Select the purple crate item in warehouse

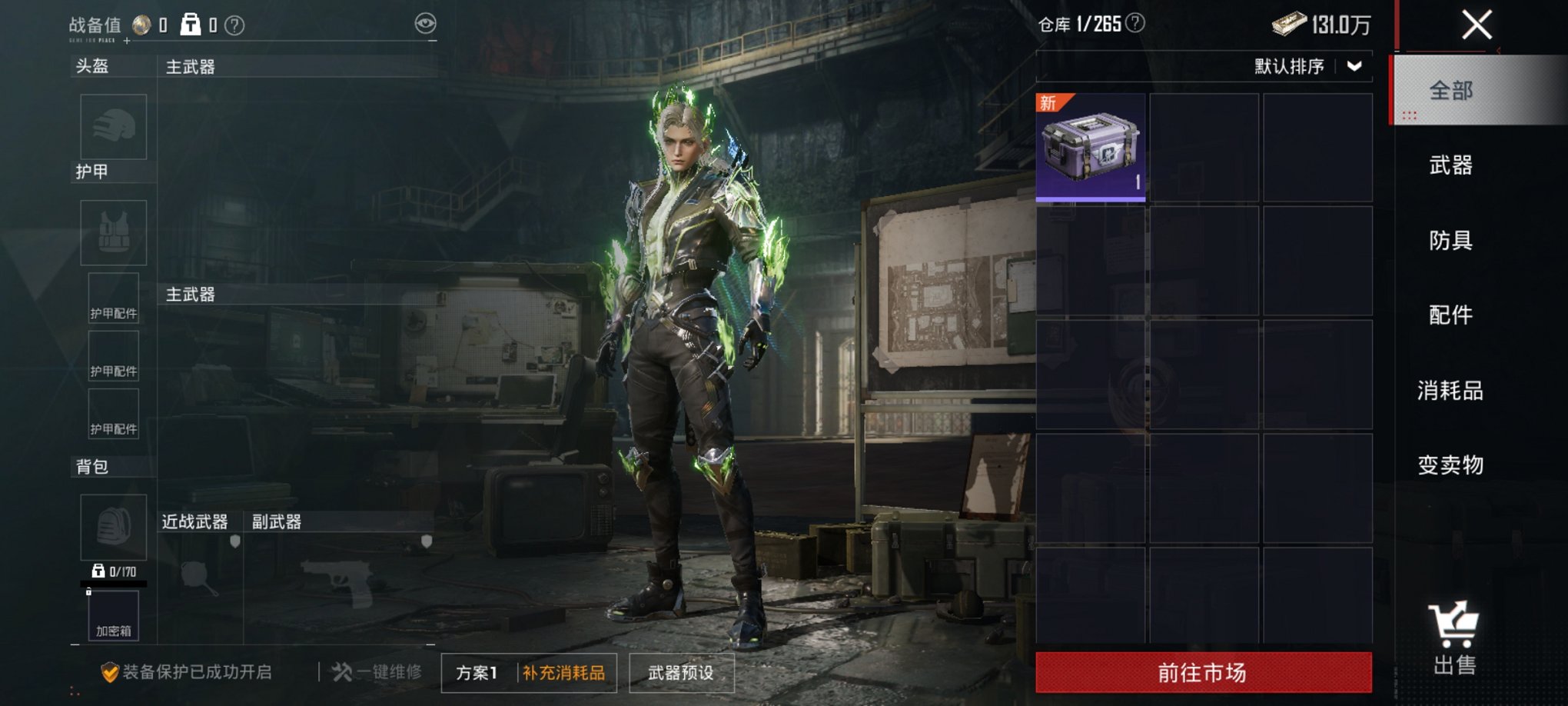coord(1091,148)
